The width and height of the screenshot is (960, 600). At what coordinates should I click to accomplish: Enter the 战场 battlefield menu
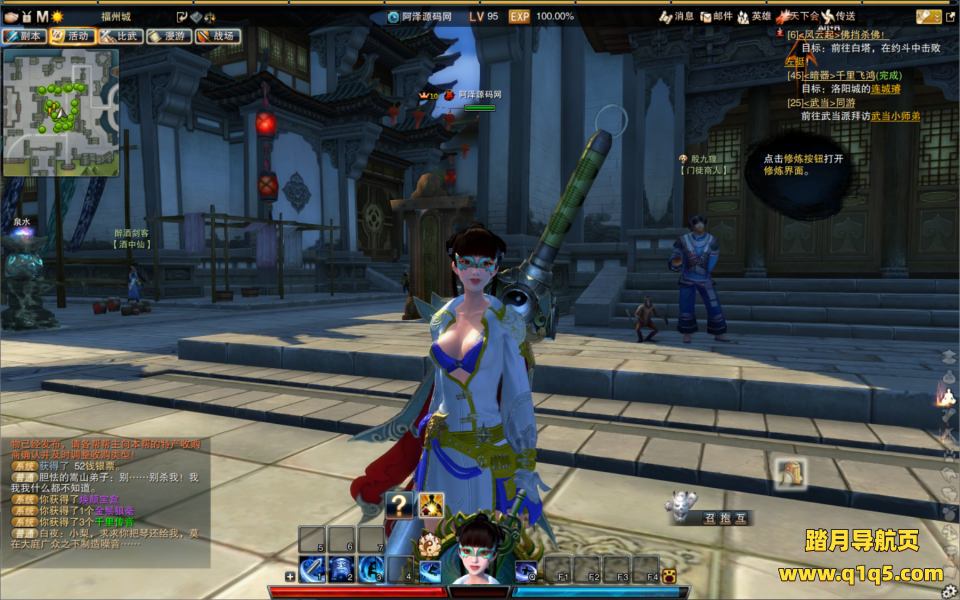[x=217, y=36]
